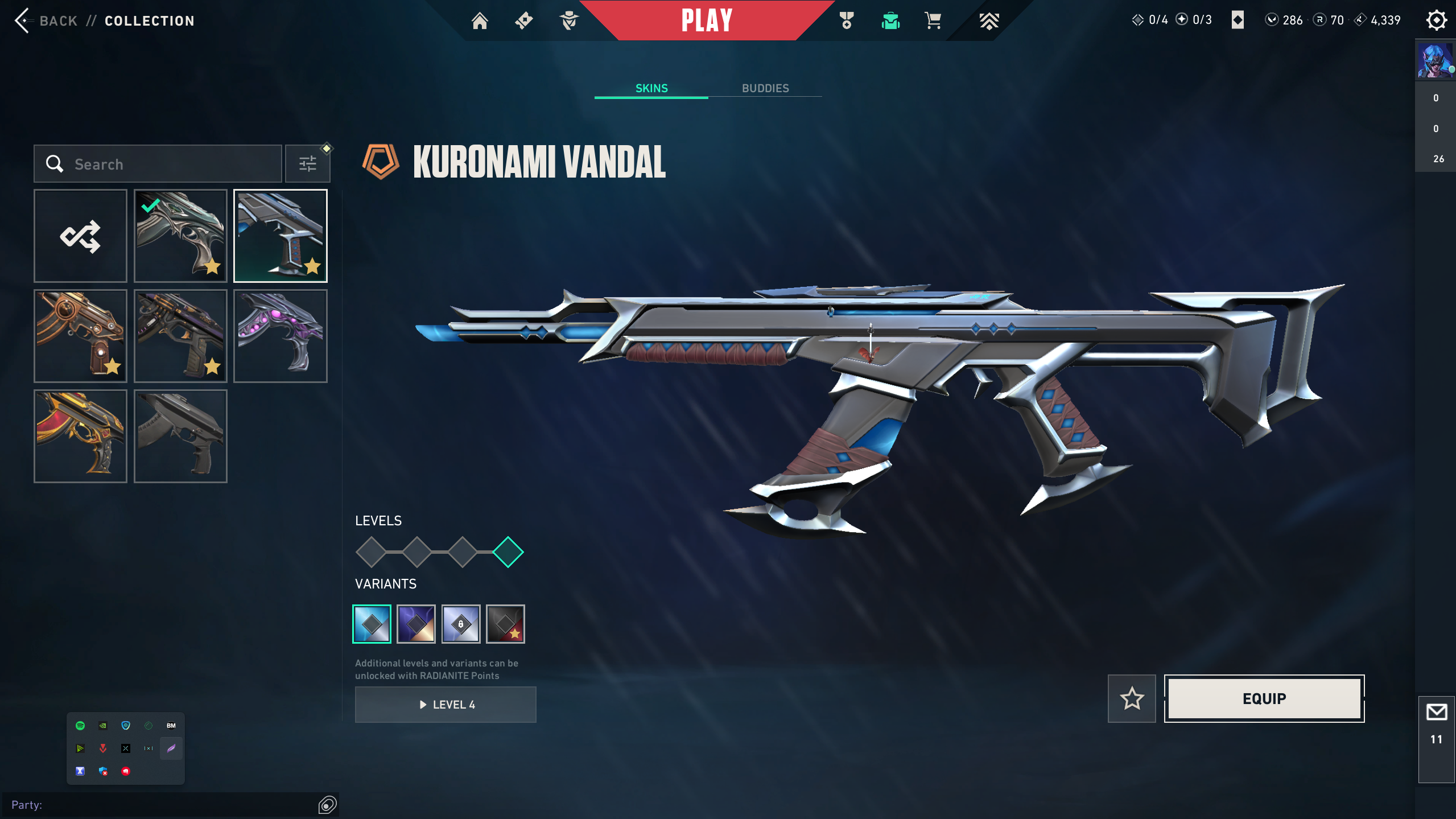Choose the highlighted fourth level diamond
Image resolution: width=1456 pixels, height=819 pixels.
pyautogui.click(x=508, y=552)
